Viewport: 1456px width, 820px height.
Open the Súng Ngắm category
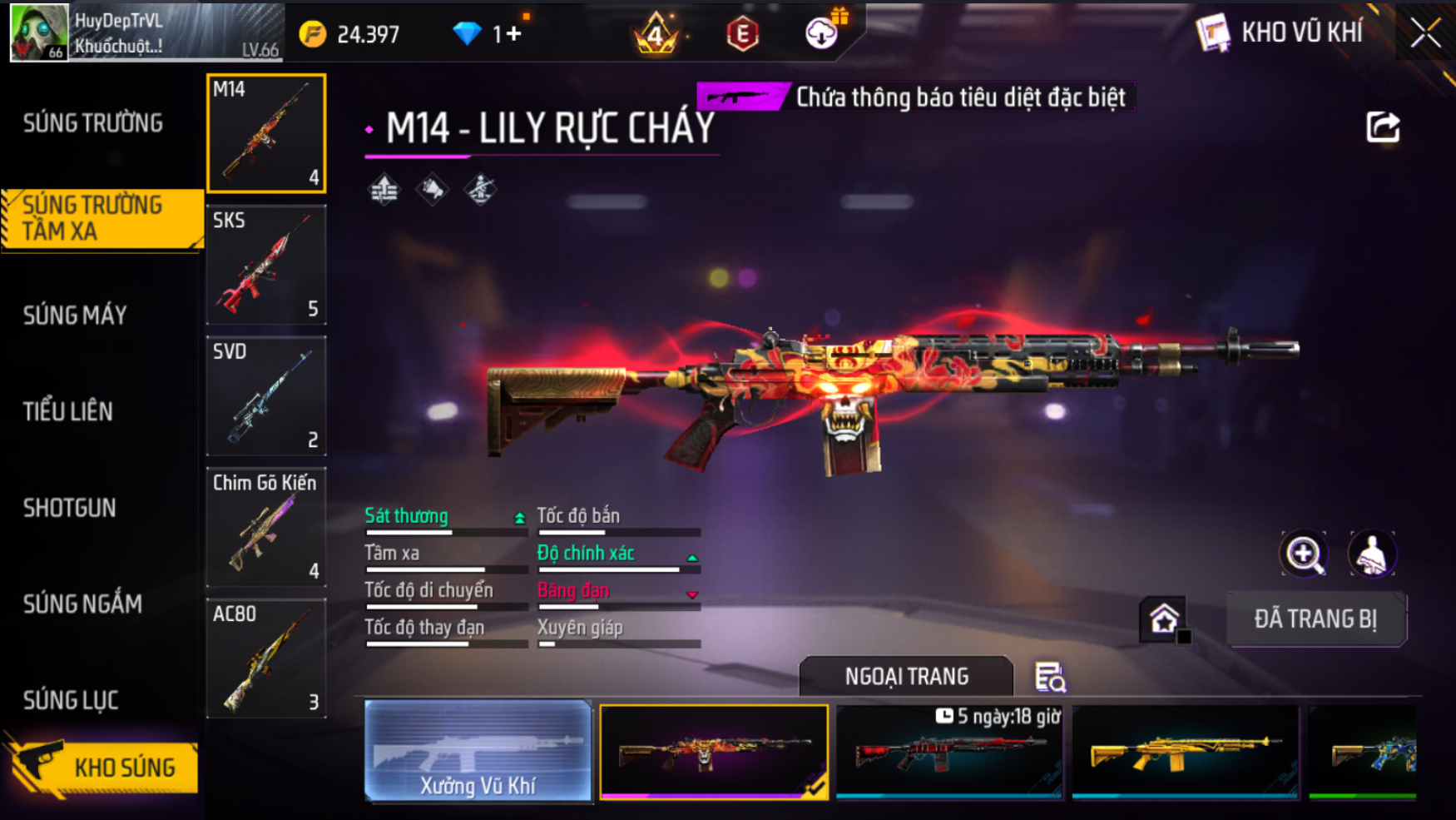pos(82,604)
